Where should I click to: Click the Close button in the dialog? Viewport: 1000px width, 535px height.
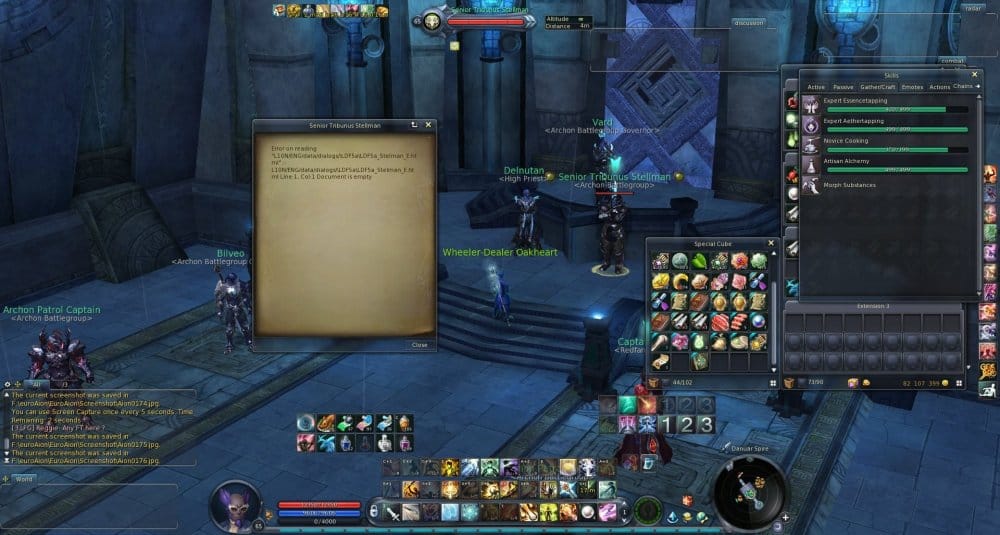tap(419, 344)
